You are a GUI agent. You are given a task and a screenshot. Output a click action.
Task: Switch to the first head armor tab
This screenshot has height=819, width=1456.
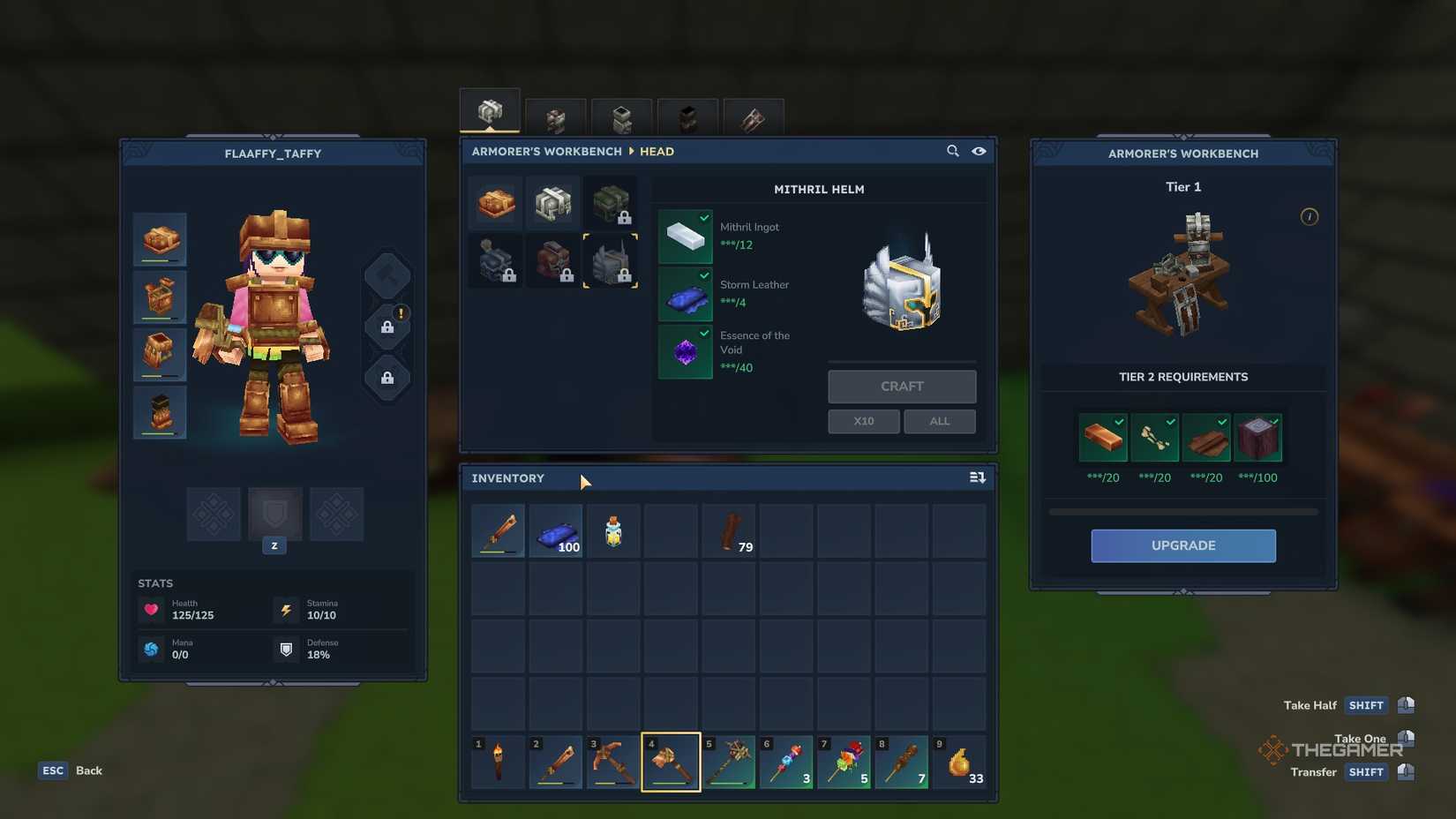click(490, 112)
